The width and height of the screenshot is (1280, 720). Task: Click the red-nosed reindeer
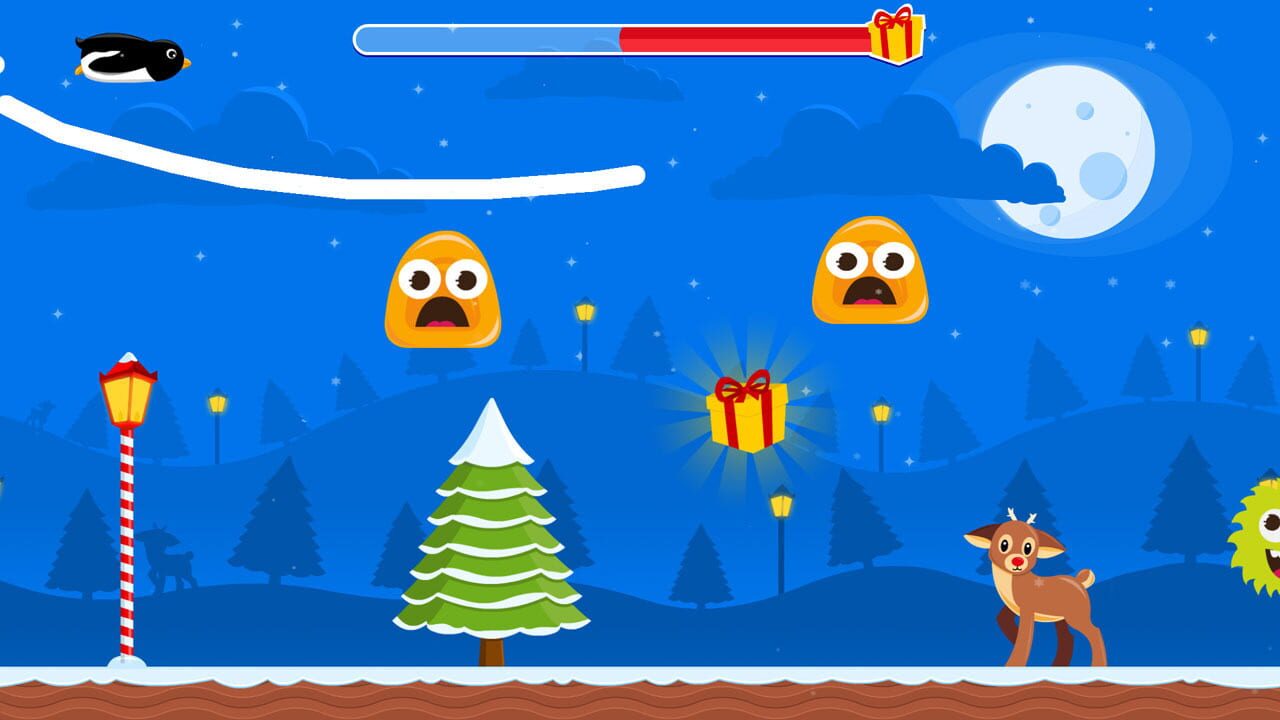tap(1030, 580)
